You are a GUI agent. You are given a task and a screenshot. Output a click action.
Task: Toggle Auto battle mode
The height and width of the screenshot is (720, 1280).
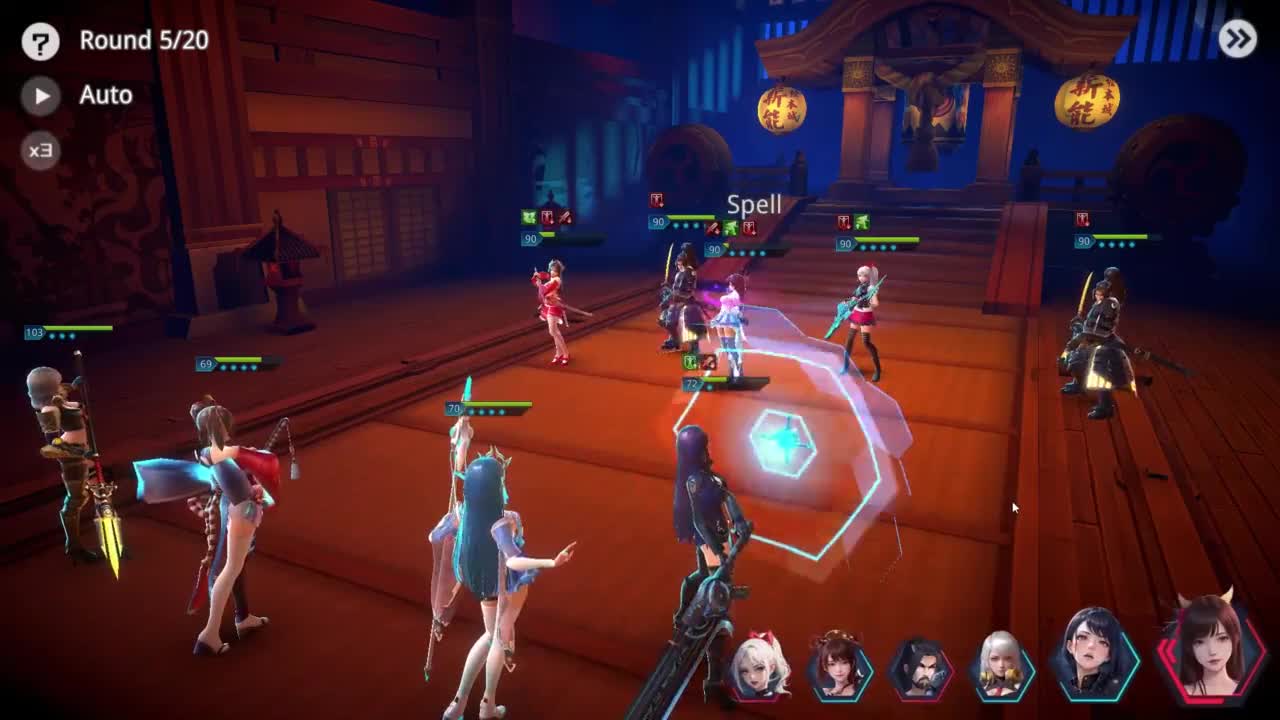click(41, 95)
